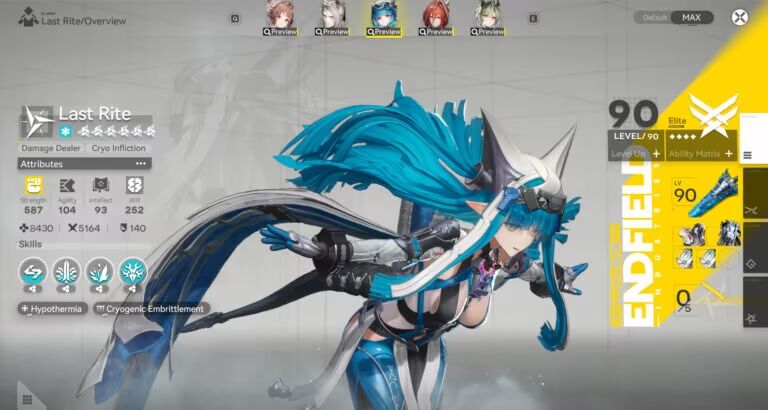Switch stat view to MAX
Viewport: 768px width, 410px height.
click(691, 17)
